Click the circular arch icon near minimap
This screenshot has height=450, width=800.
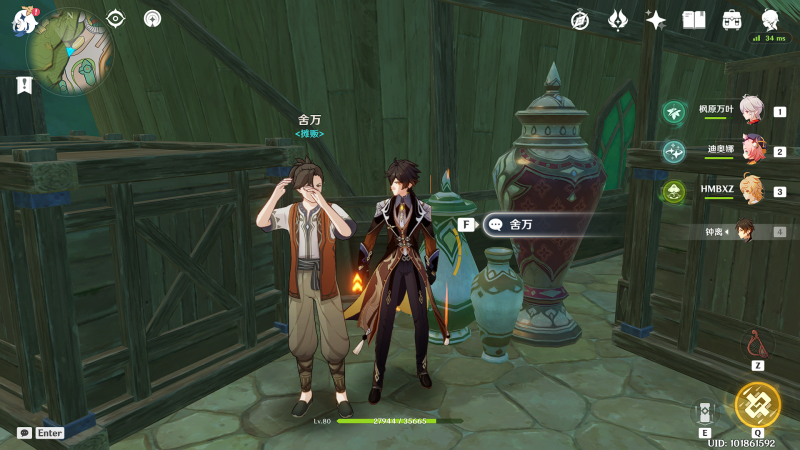[152, 18]
